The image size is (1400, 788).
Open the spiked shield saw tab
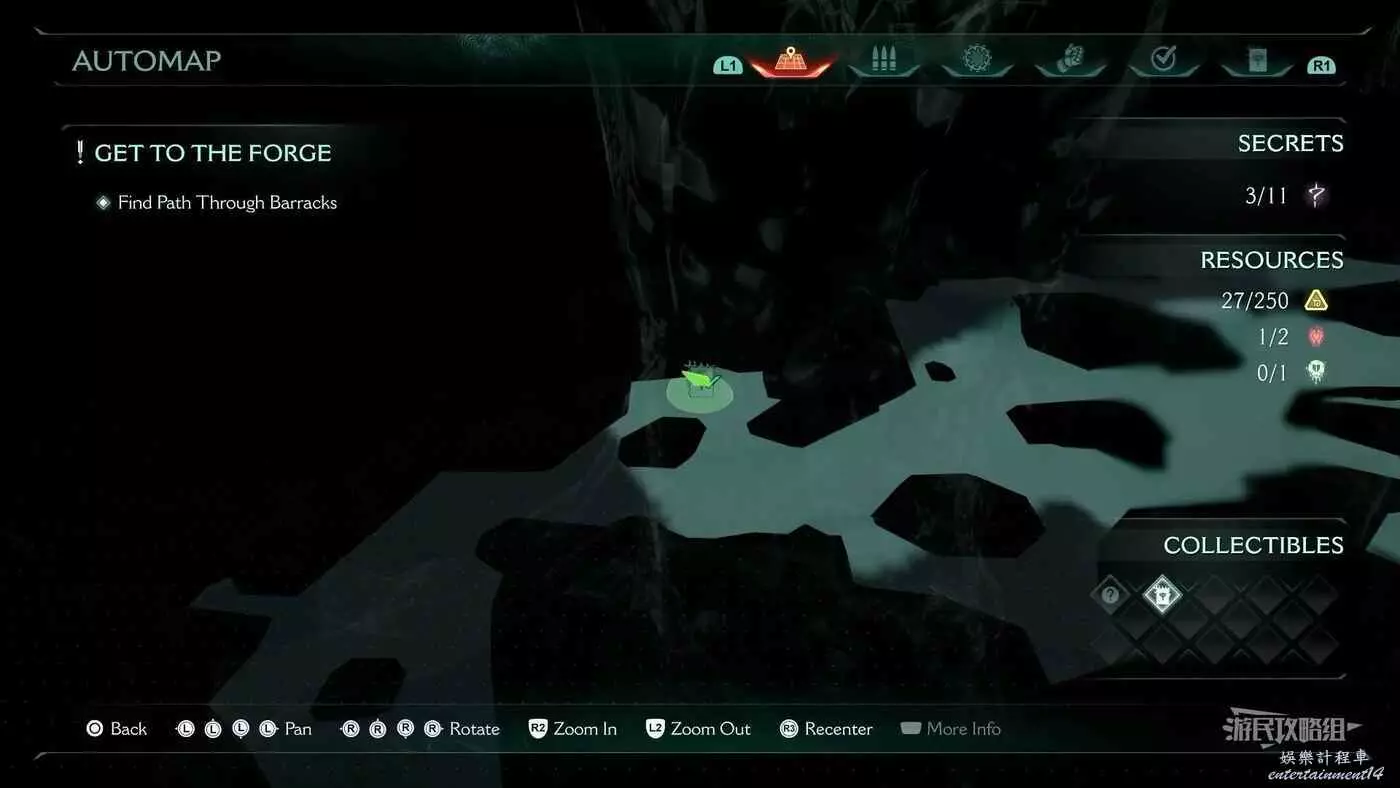click(x=976, y=60)
